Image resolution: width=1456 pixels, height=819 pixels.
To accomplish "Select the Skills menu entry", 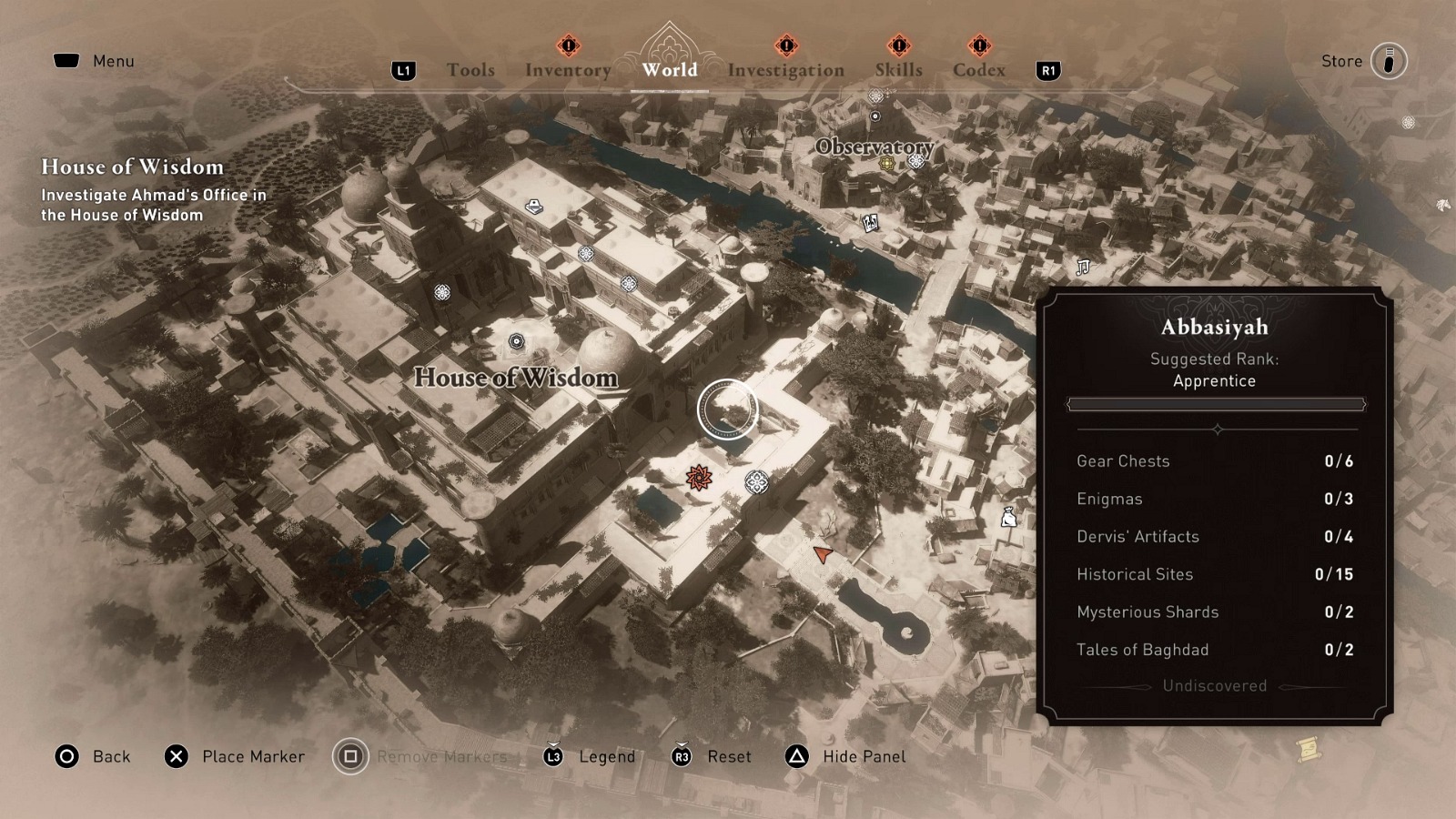I will point(897,69).
